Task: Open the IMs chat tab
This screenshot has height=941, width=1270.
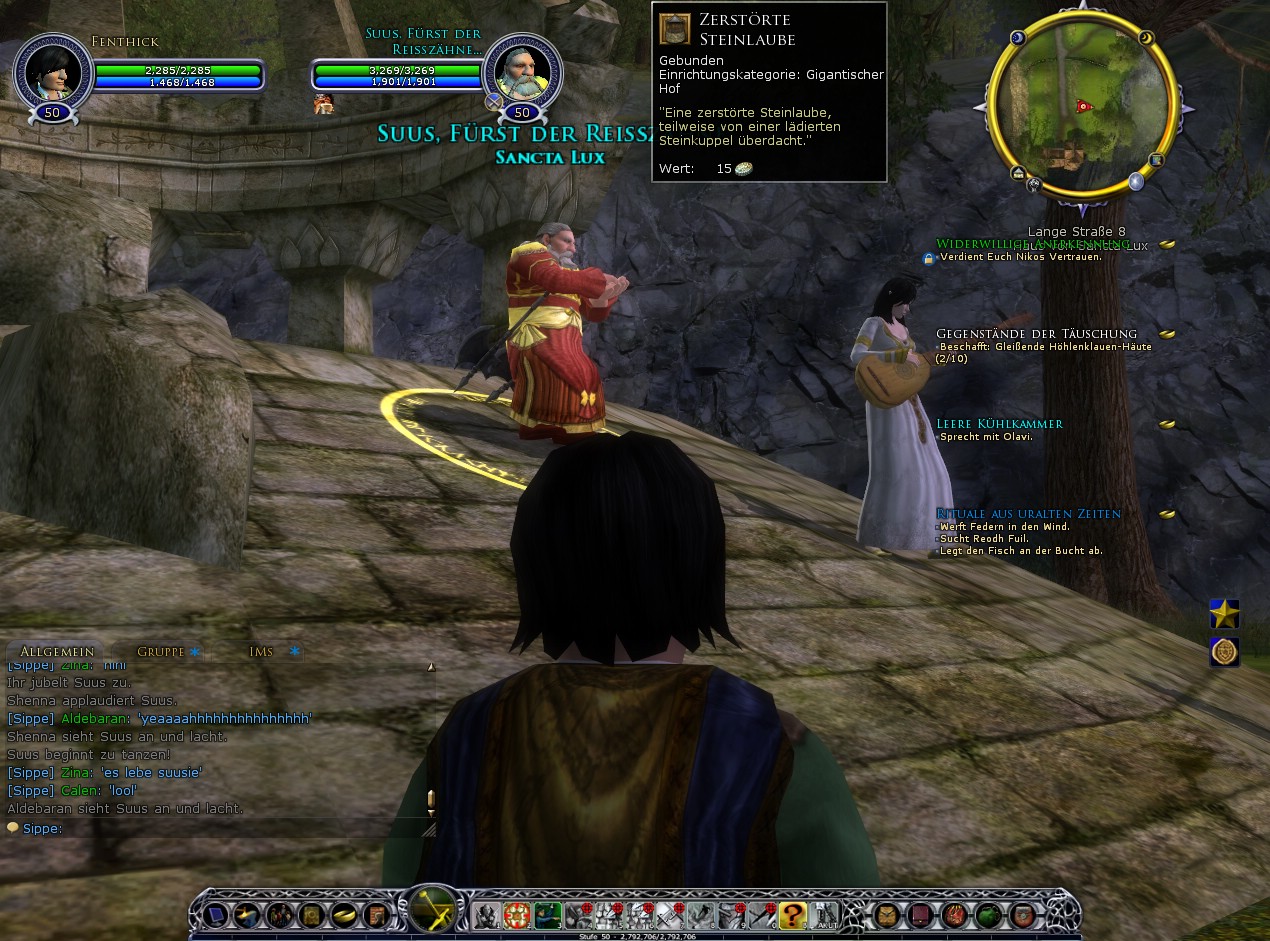Action: [x=262, y=651]
